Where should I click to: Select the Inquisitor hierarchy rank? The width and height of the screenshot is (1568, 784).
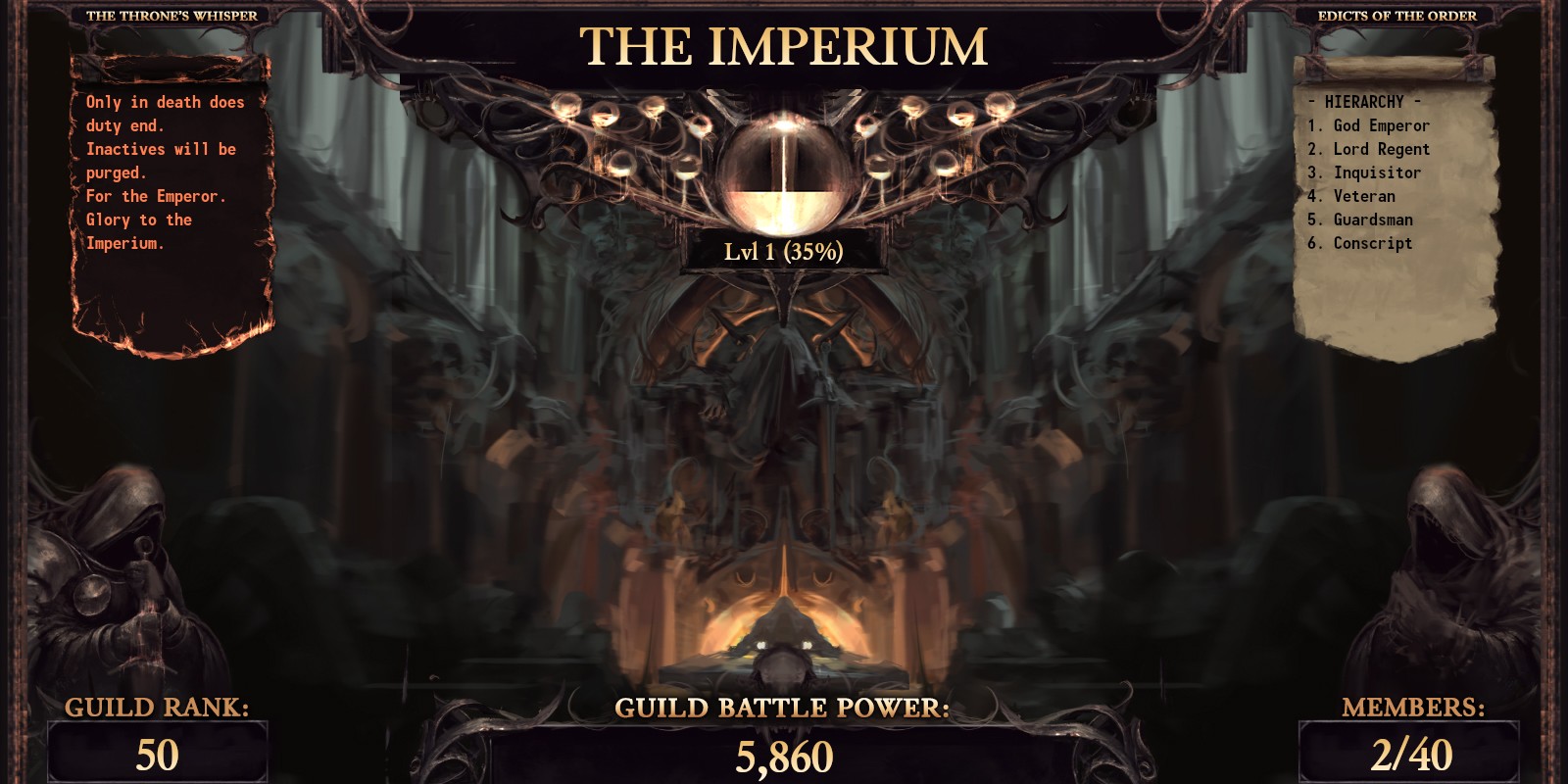[x=1372, y=172]
